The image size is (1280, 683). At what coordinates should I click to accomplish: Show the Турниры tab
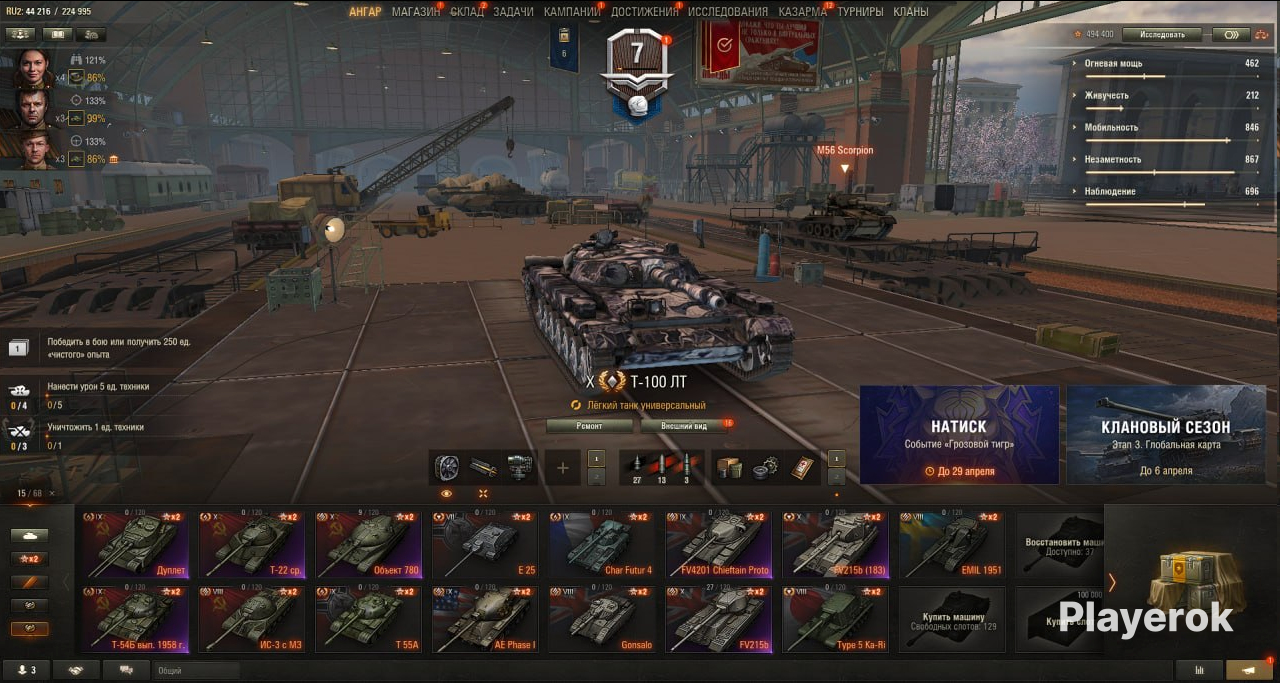pos(860,12)
